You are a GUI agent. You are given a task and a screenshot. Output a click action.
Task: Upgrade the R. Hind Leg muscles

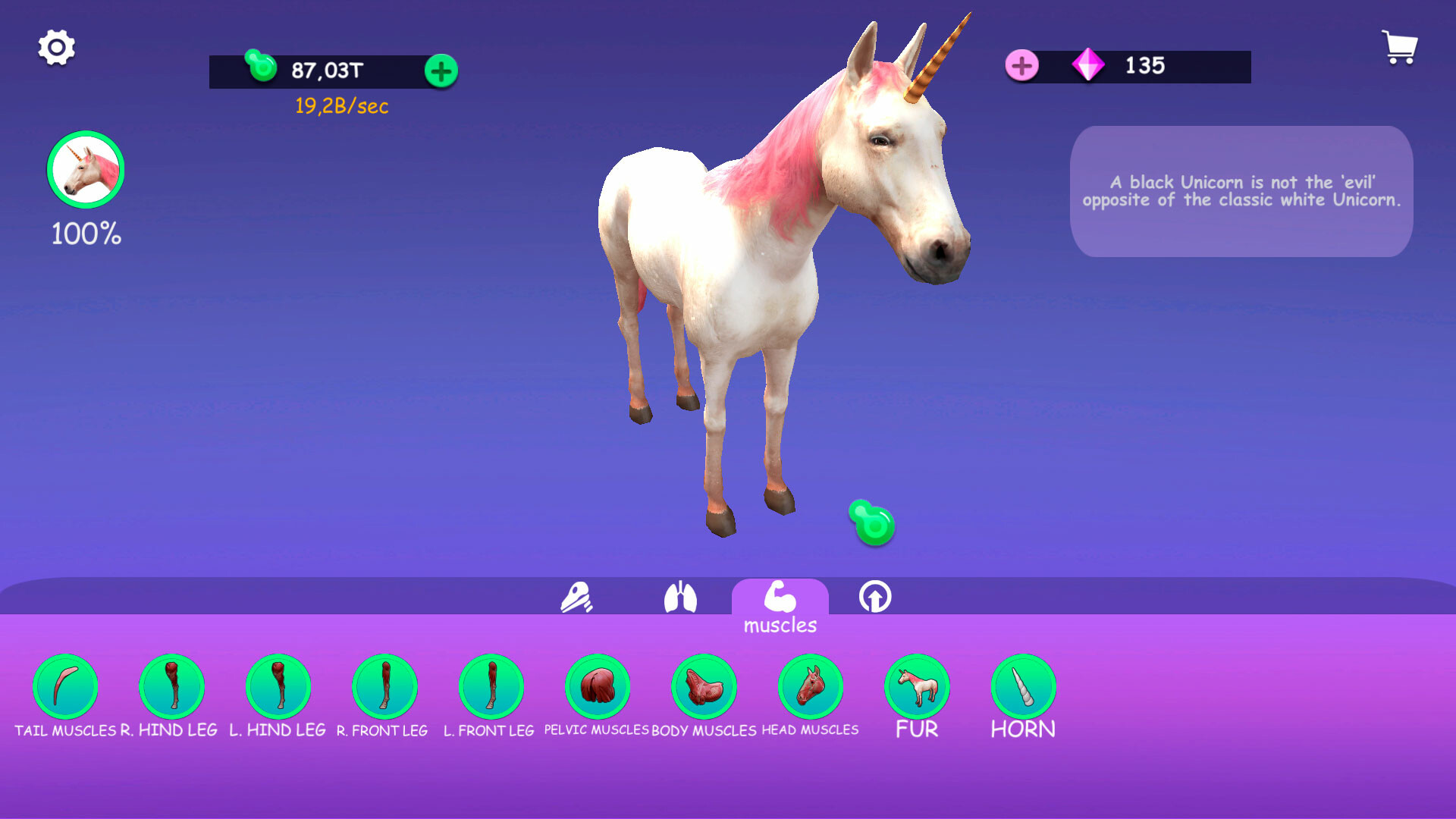click(172, 688)
